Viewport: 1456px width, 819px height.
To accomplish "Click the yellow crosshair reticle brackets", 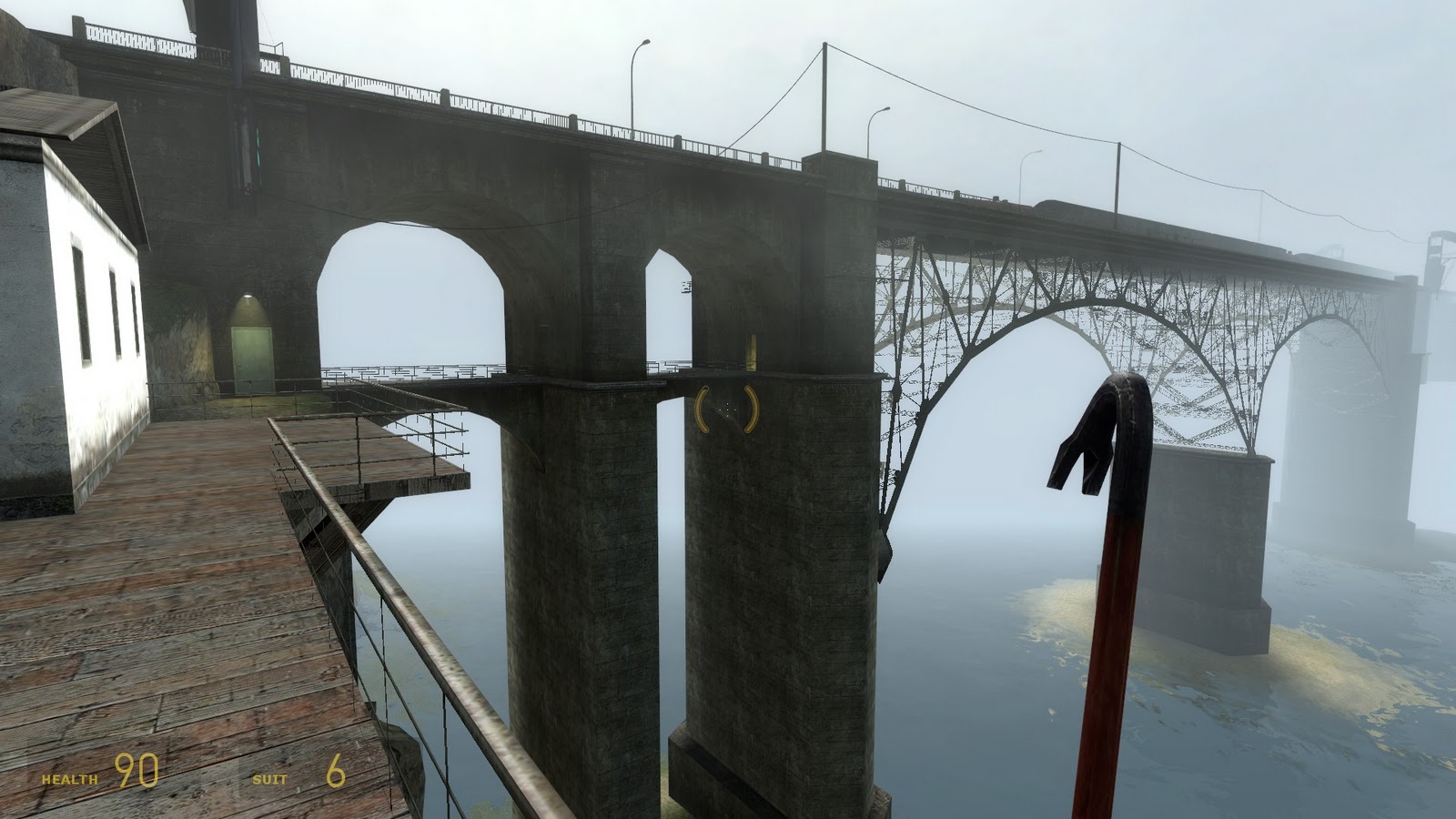I will pyautogui.click(x=727, y=409).
